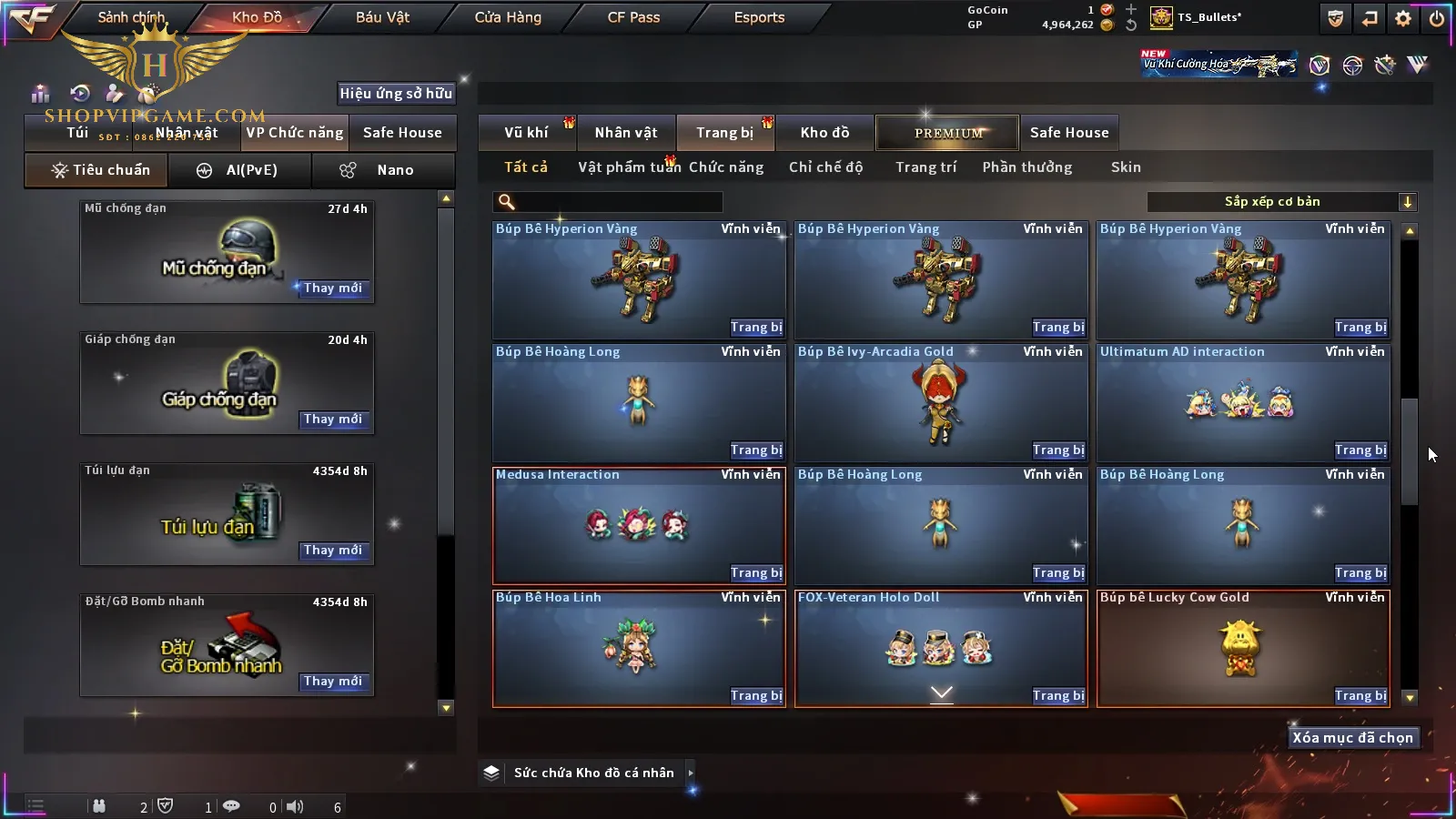Expand Sức chứa Kho đồ cá nhân
Screen dimensions: 1456x819
tap(691, 773)
